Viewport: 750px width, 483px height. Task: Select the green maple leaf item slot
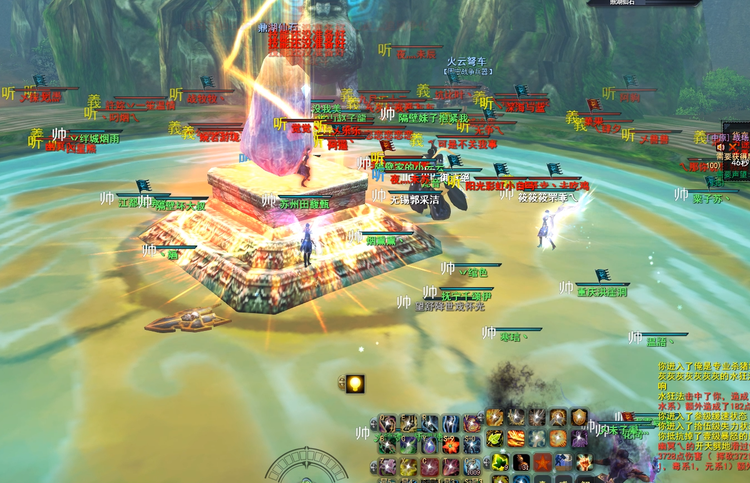click(499, 463)
